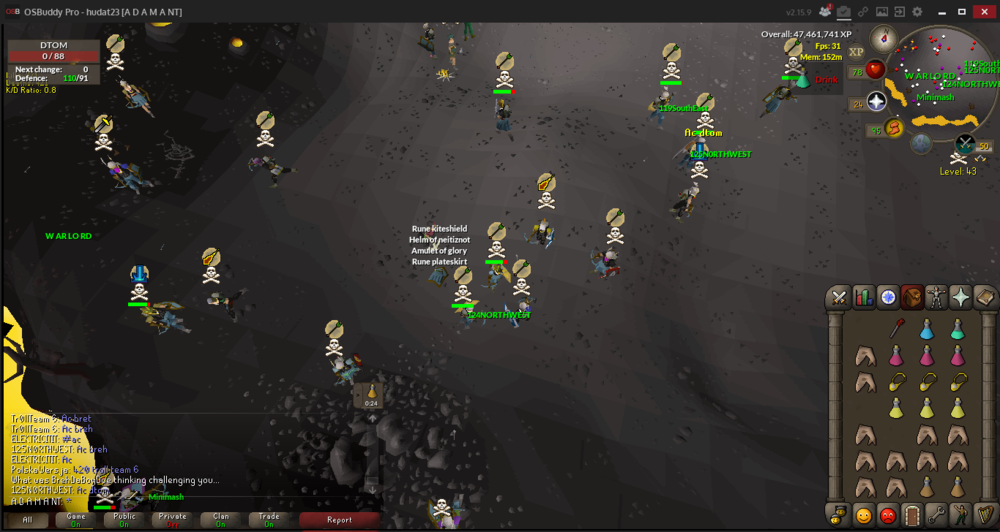The height and width of the screenshot is (532, 1000).
Task: Activate quick prayers orb
Action: point(874,101)
